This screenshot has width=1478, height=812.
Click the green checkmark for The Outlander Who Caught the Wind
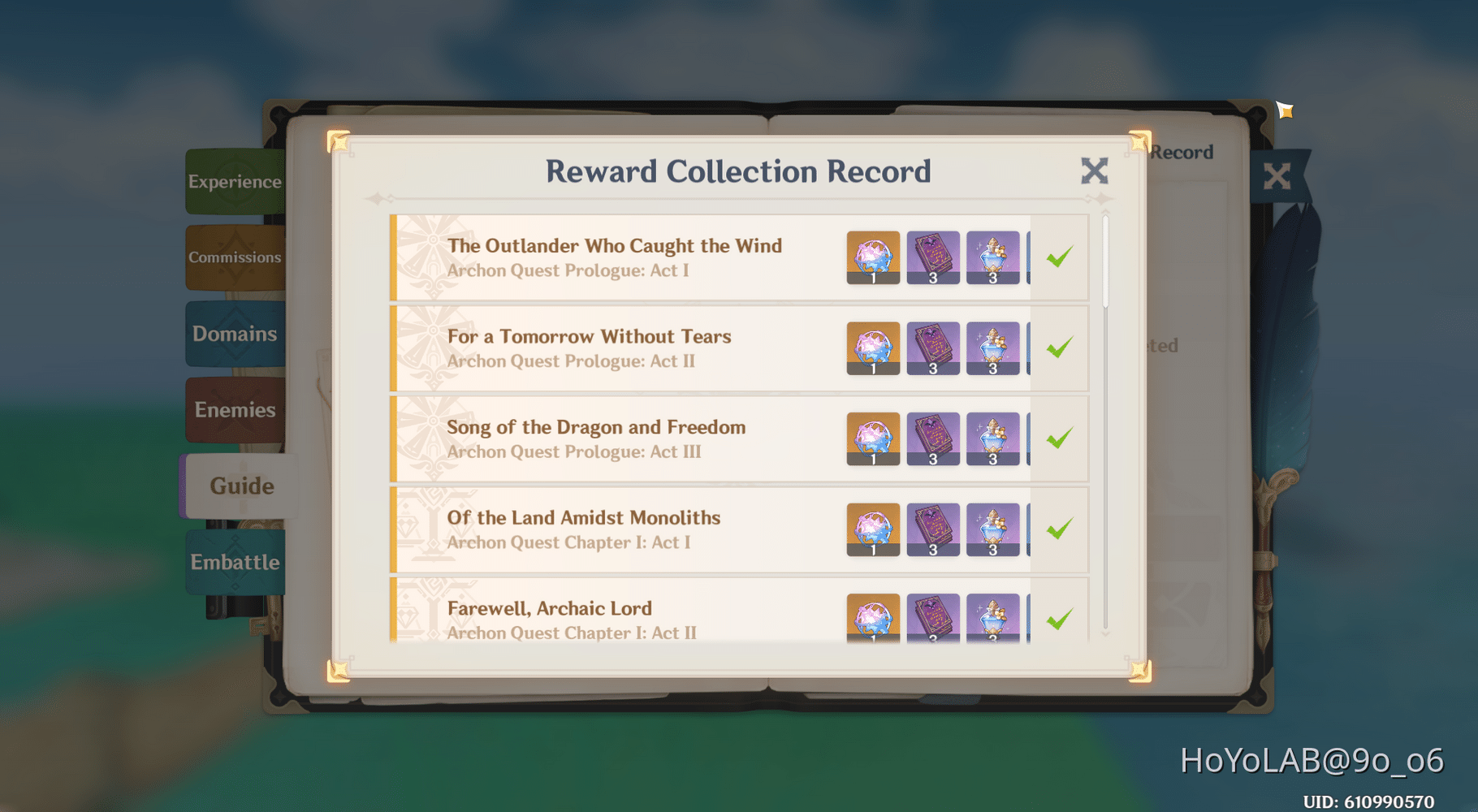pos(1060,257)
